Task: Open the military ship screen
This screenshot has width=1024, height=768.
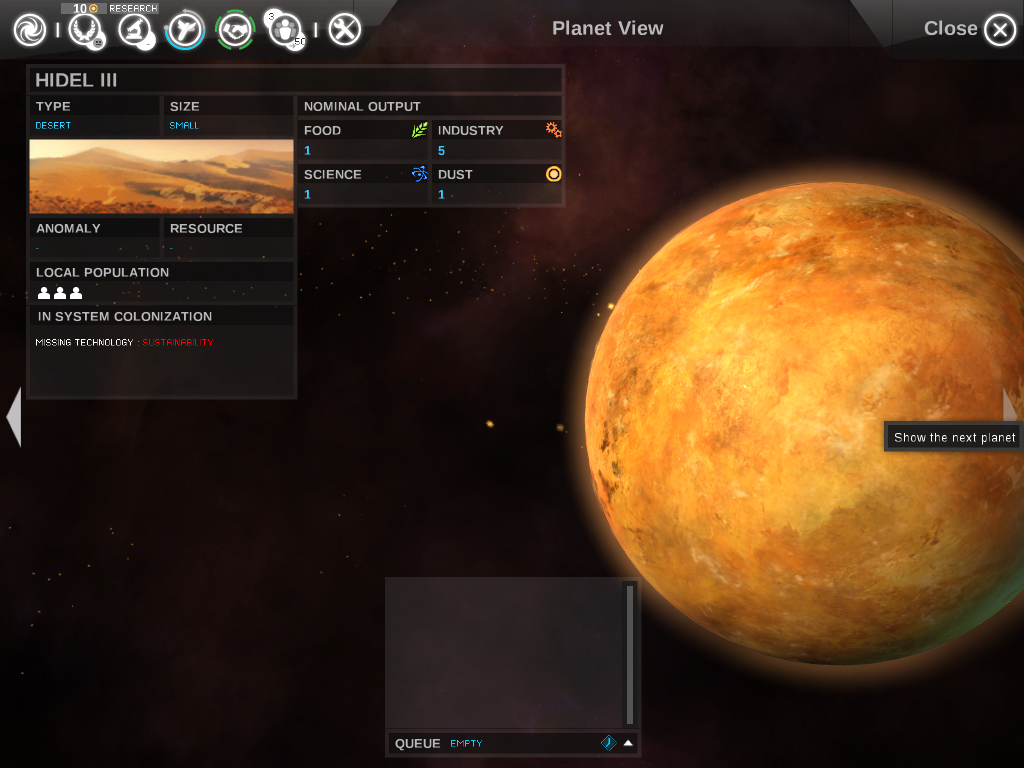Action: coord(185,30)
